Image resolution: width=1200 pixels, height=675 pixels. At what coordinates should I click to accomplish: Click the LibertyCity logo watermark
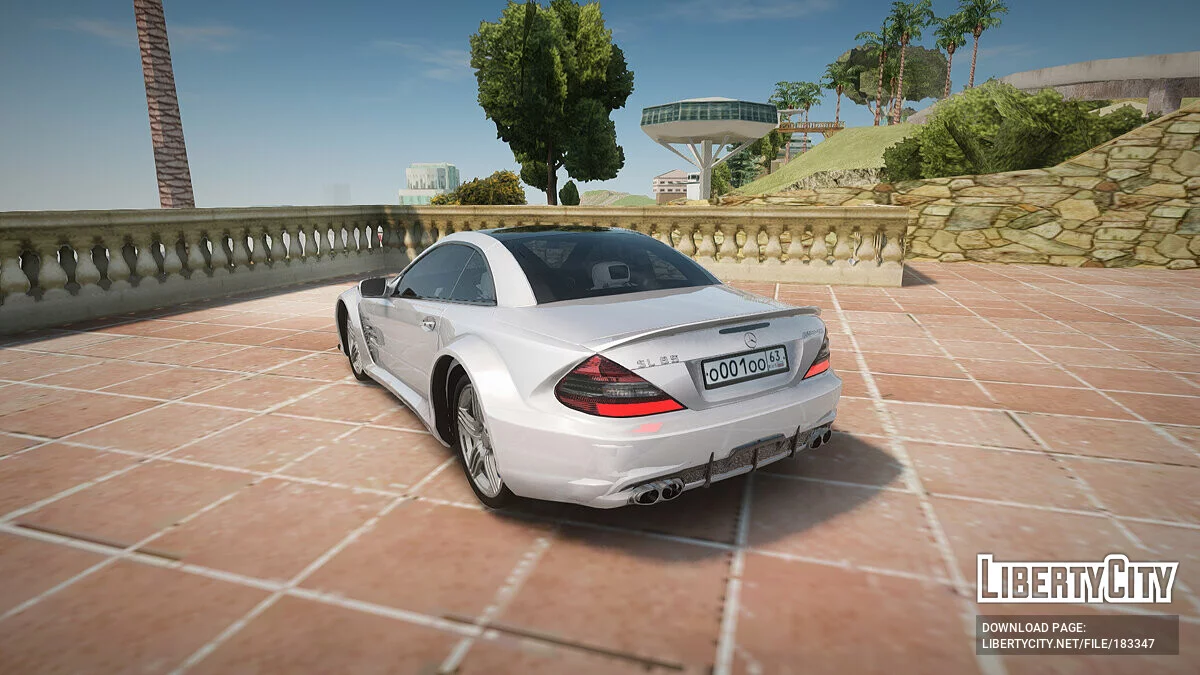[x=1077, y=580]
